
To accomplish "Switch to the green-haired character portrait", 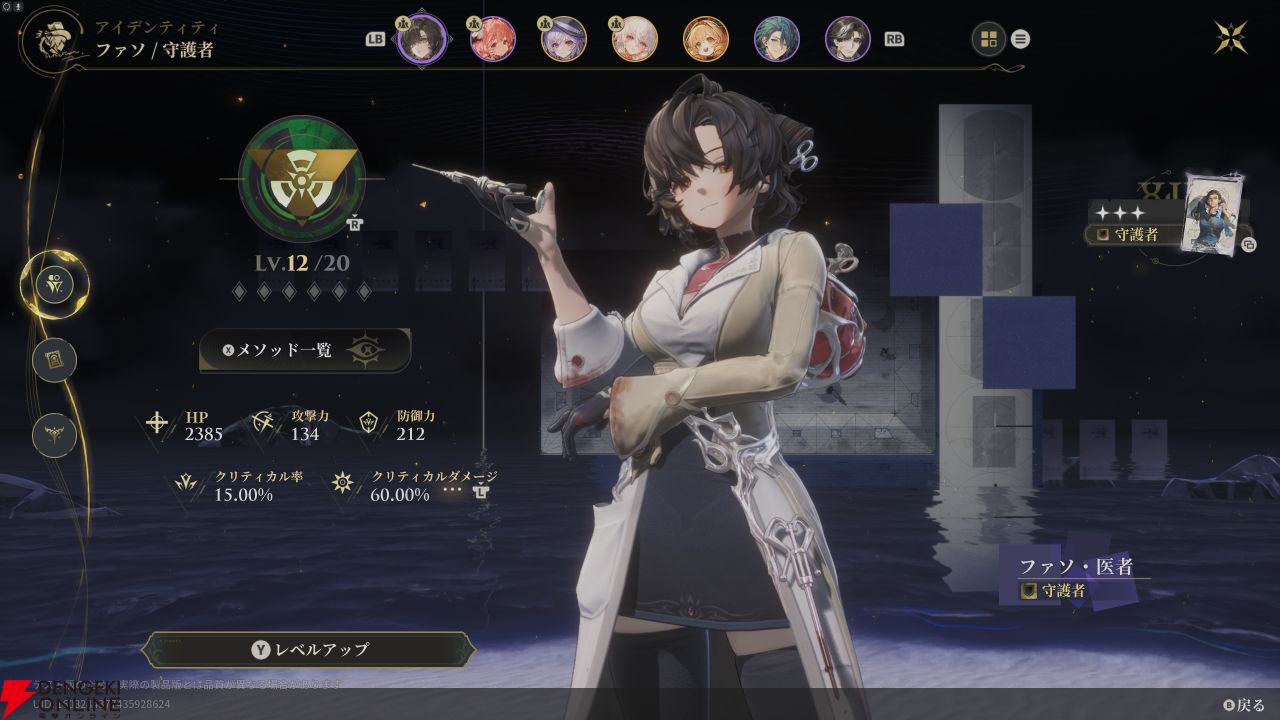I will click(777, 39).
